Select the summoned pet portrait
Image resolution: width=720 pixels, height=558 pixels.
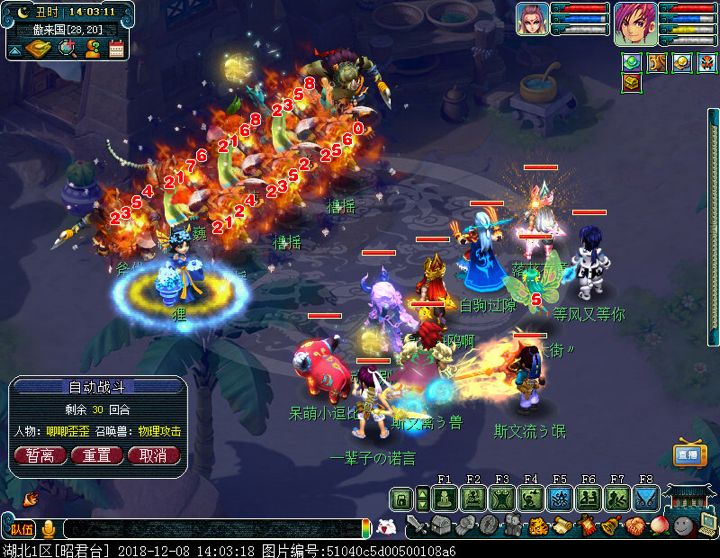point(531,19)
